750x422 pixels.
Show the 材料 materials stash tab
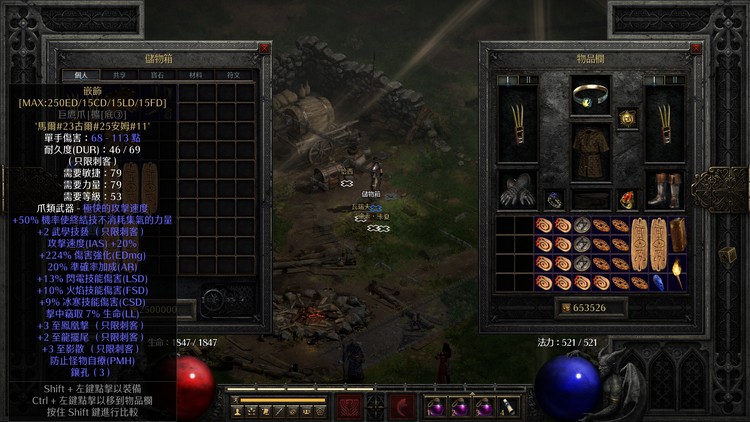click(194, 74)
